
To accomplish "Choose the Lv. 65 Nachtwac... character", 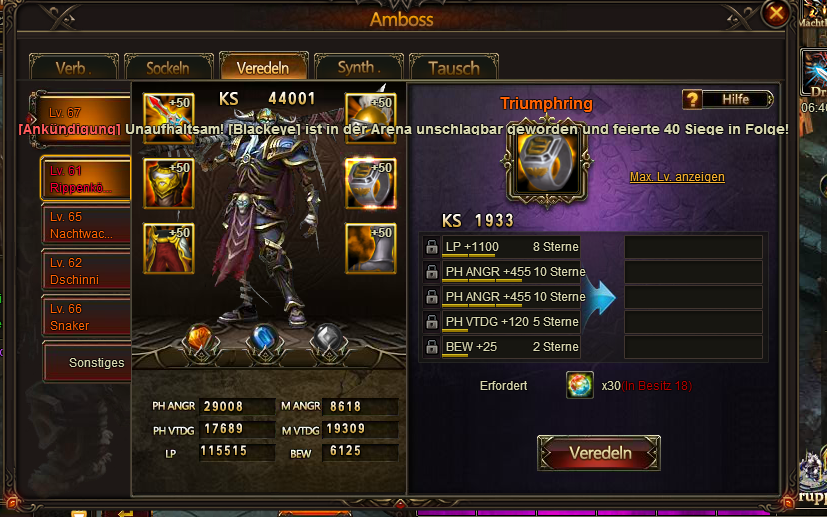I will tap(86, 225).
